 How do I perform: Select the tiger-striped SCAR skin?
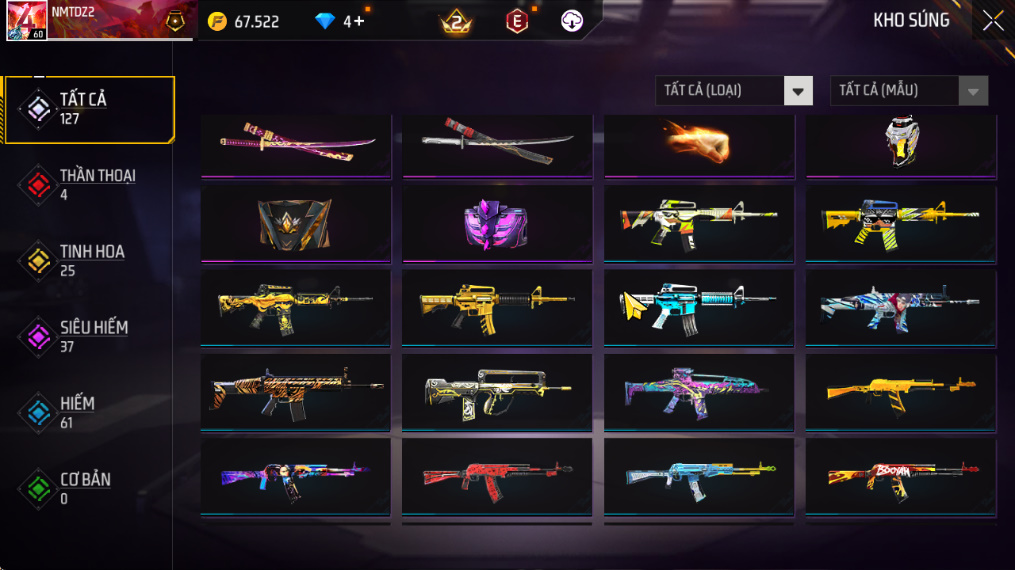coord(296,393)
